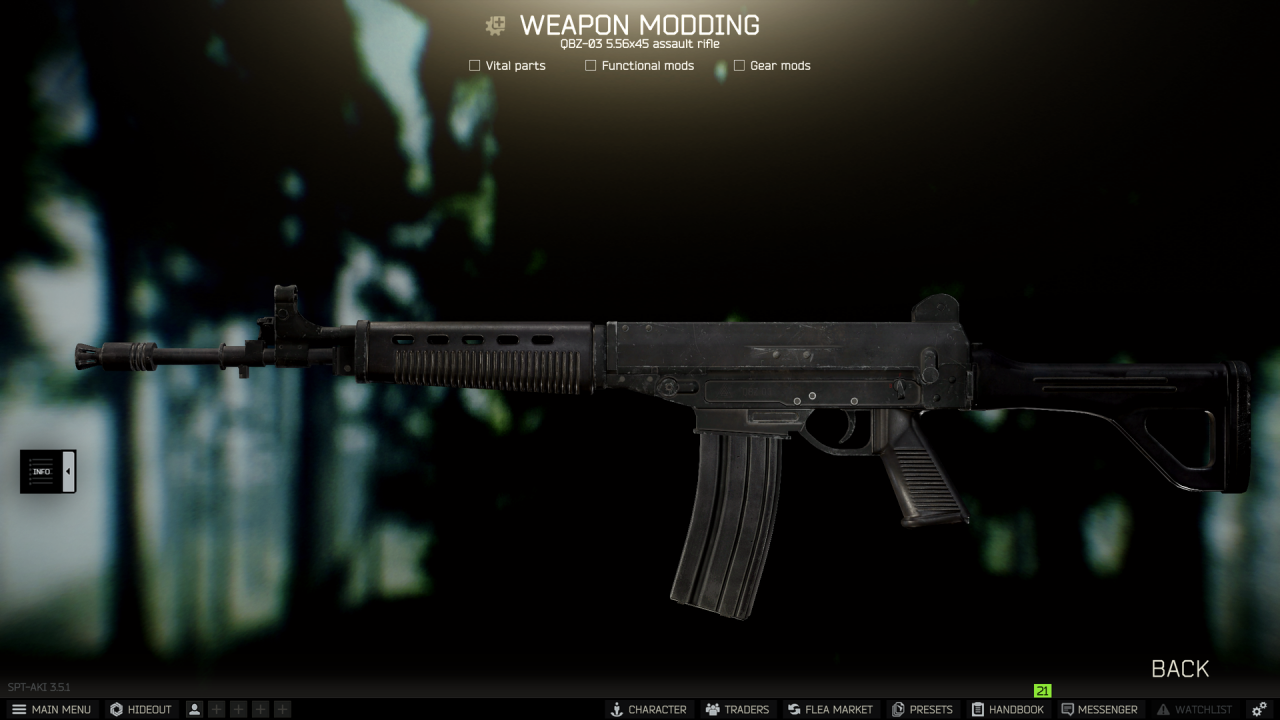The width and height of the screenshot is (1280, 720).
Task: View weapon Presets
Action: click(x=922, y=709)
